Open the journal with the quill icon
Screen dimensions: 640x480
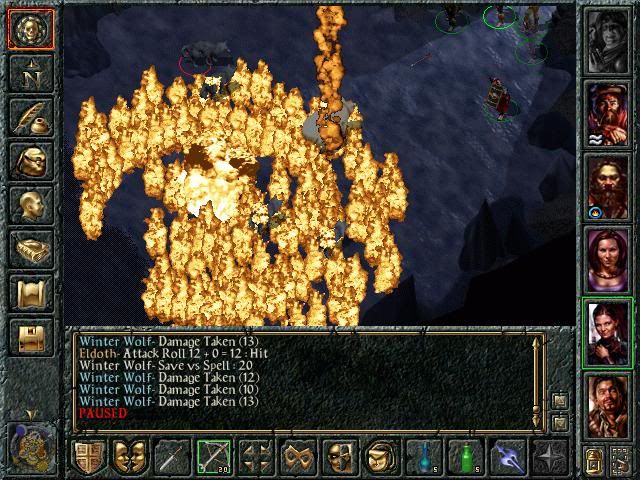30,117
